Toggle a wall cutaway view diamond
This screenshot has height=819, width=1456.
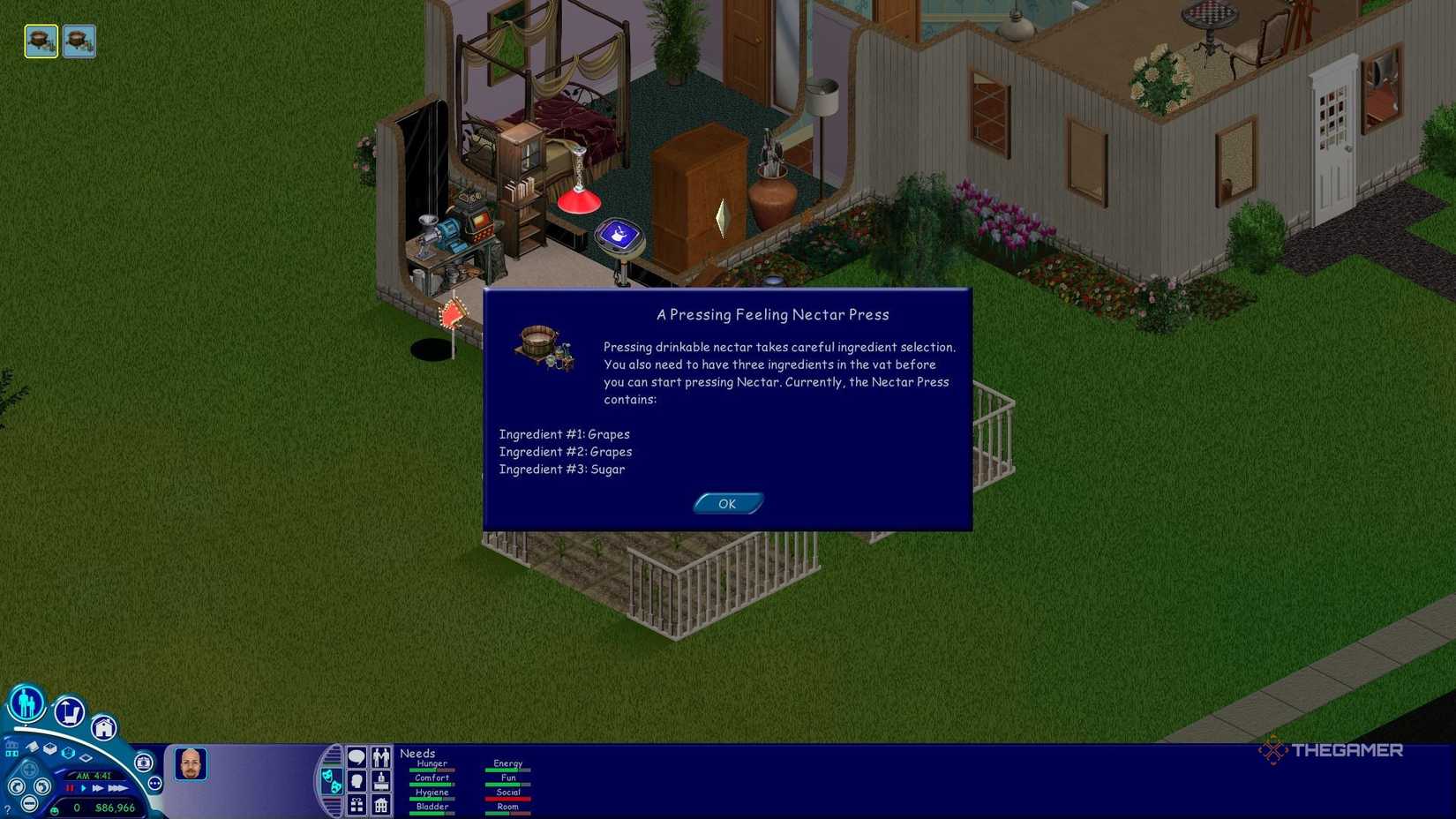point(86,757)
